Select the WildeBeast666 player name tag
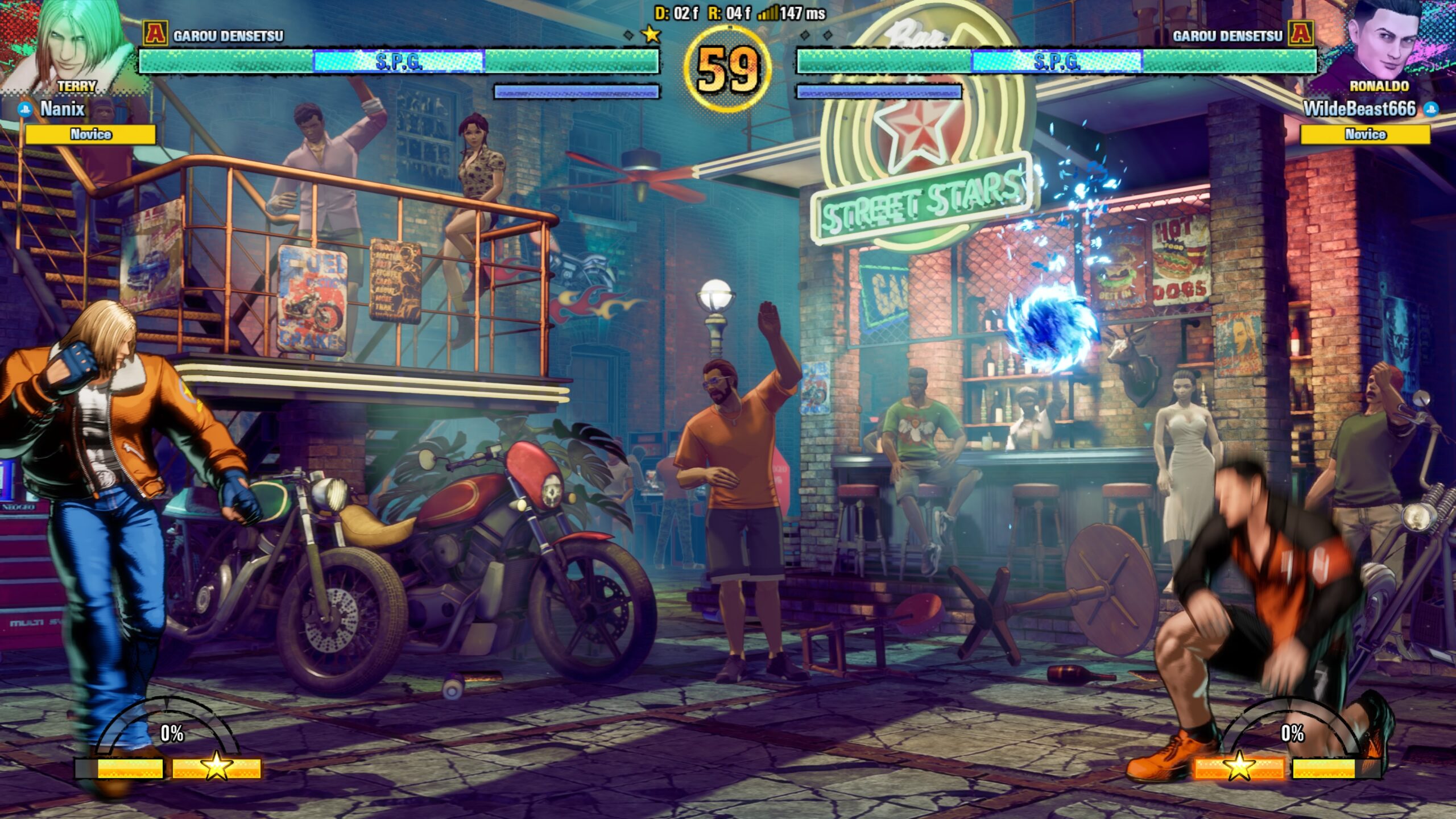This screenshot has width=1456, height=819. (1359, 109)
